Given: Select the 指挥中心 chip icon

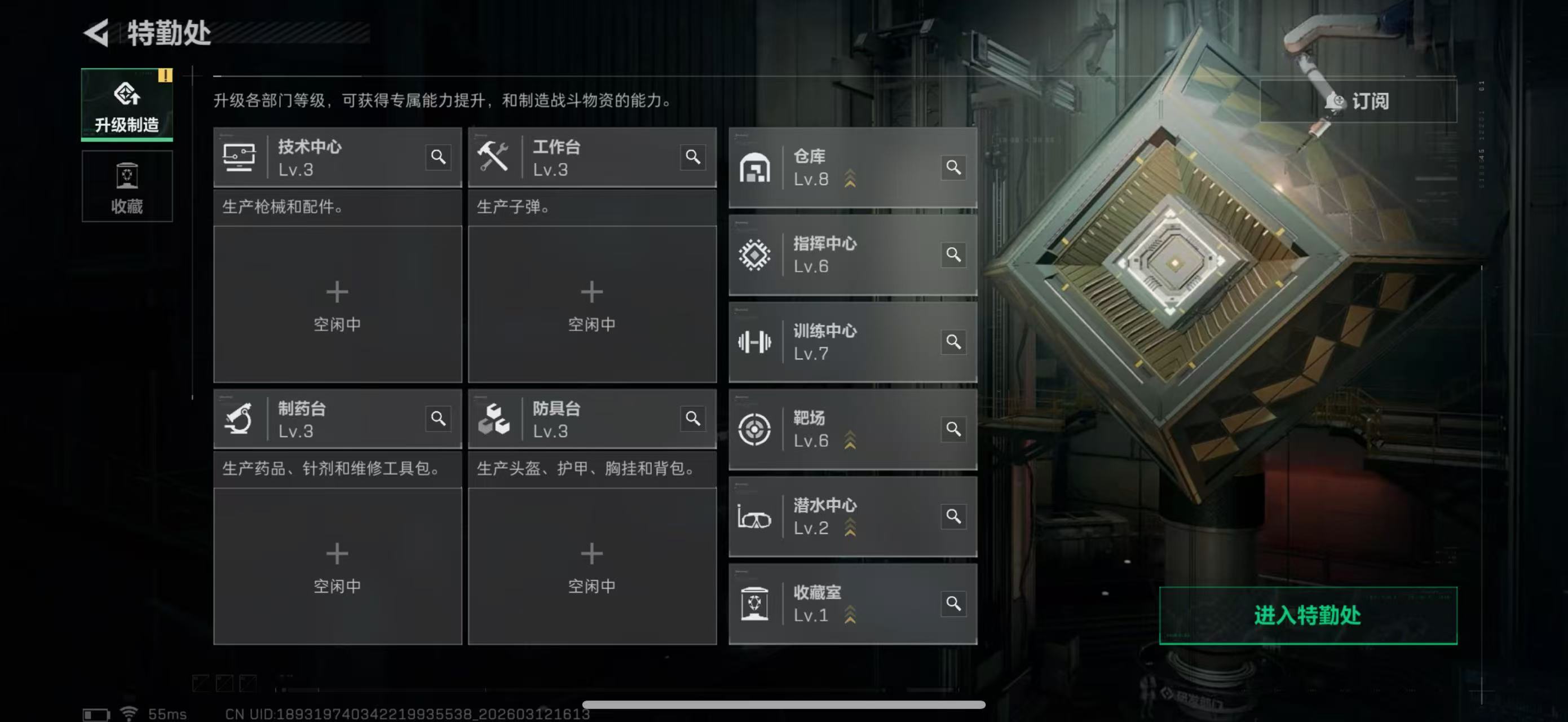Looking at the screenshot, I should 755,255.
